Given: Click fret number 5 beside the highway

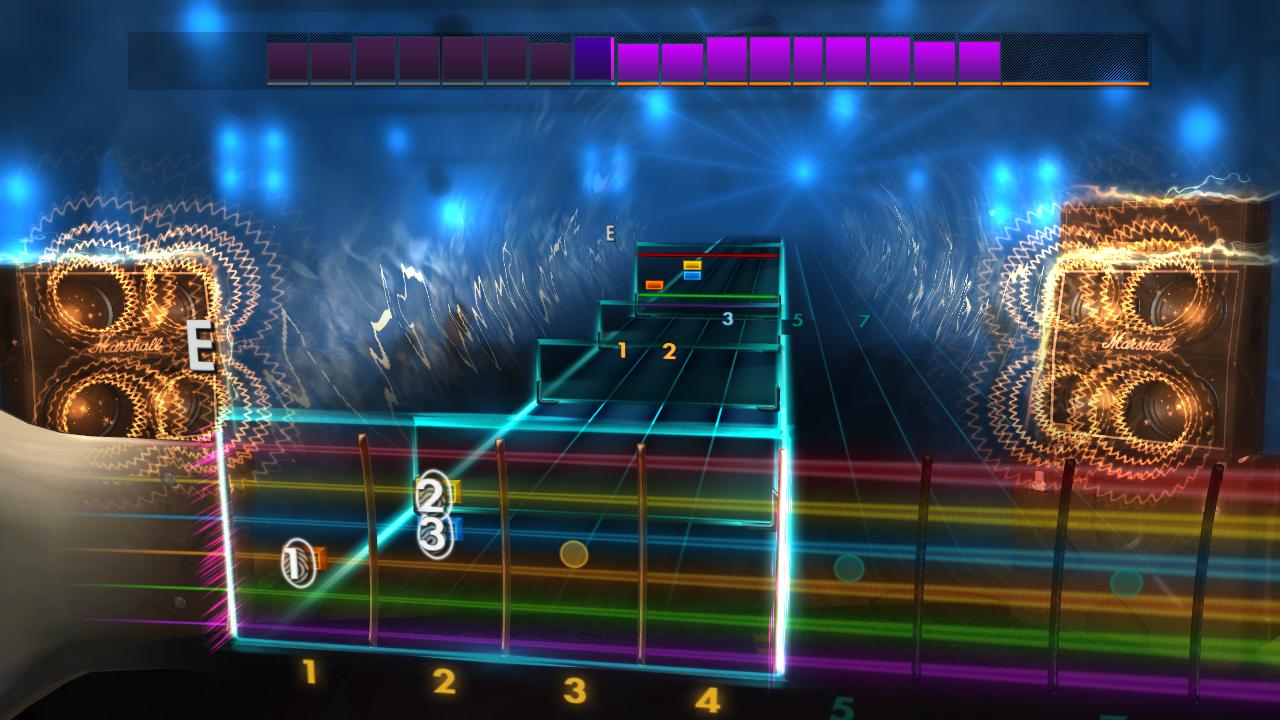Looking at the screenshot, I should [797, 320].
